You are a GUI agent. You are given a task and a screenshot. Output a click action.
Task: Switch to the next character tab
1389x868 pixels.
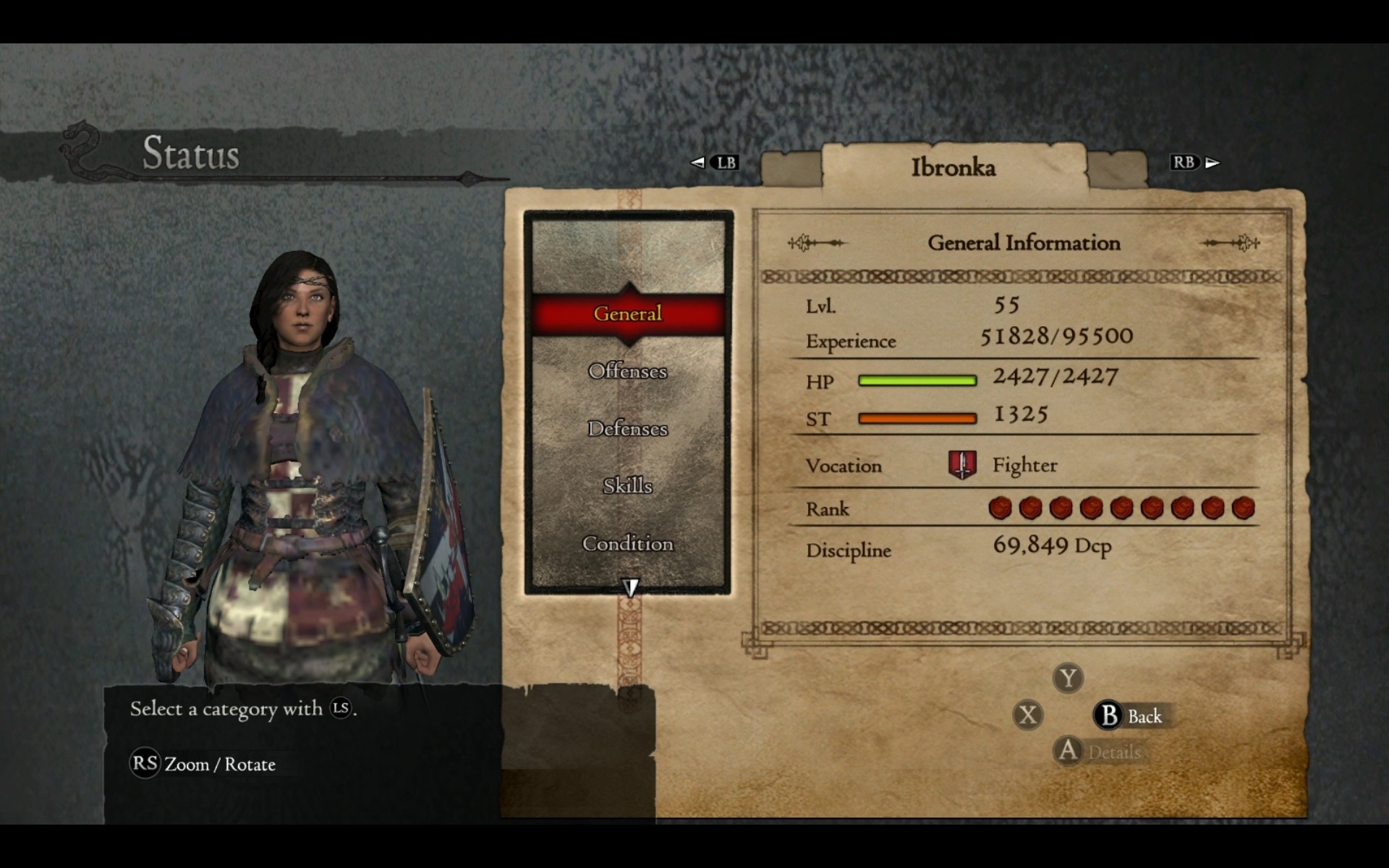[1117, 169]
